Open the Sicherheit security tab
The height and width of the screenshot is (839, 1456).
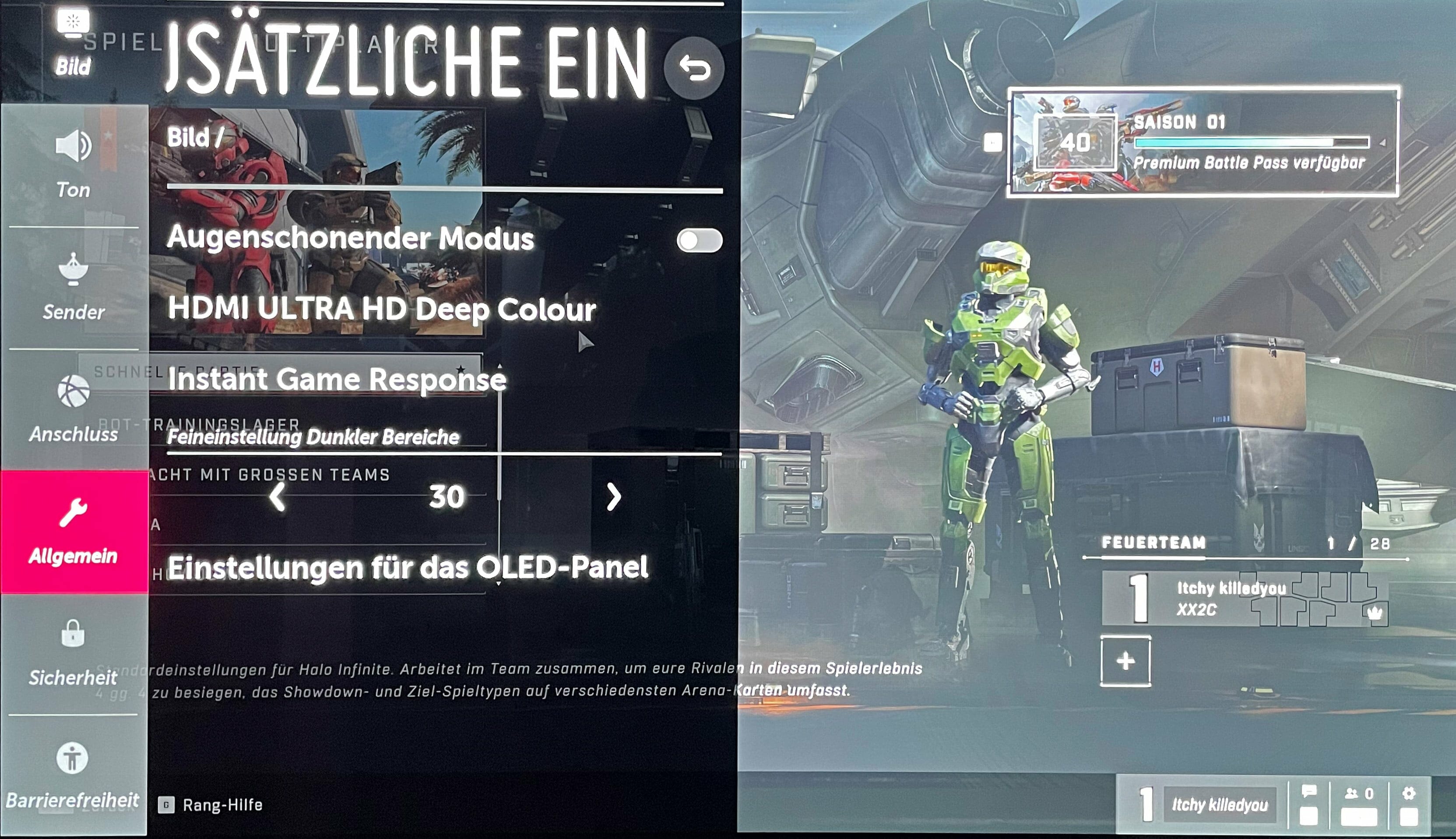tap(74, 653)
